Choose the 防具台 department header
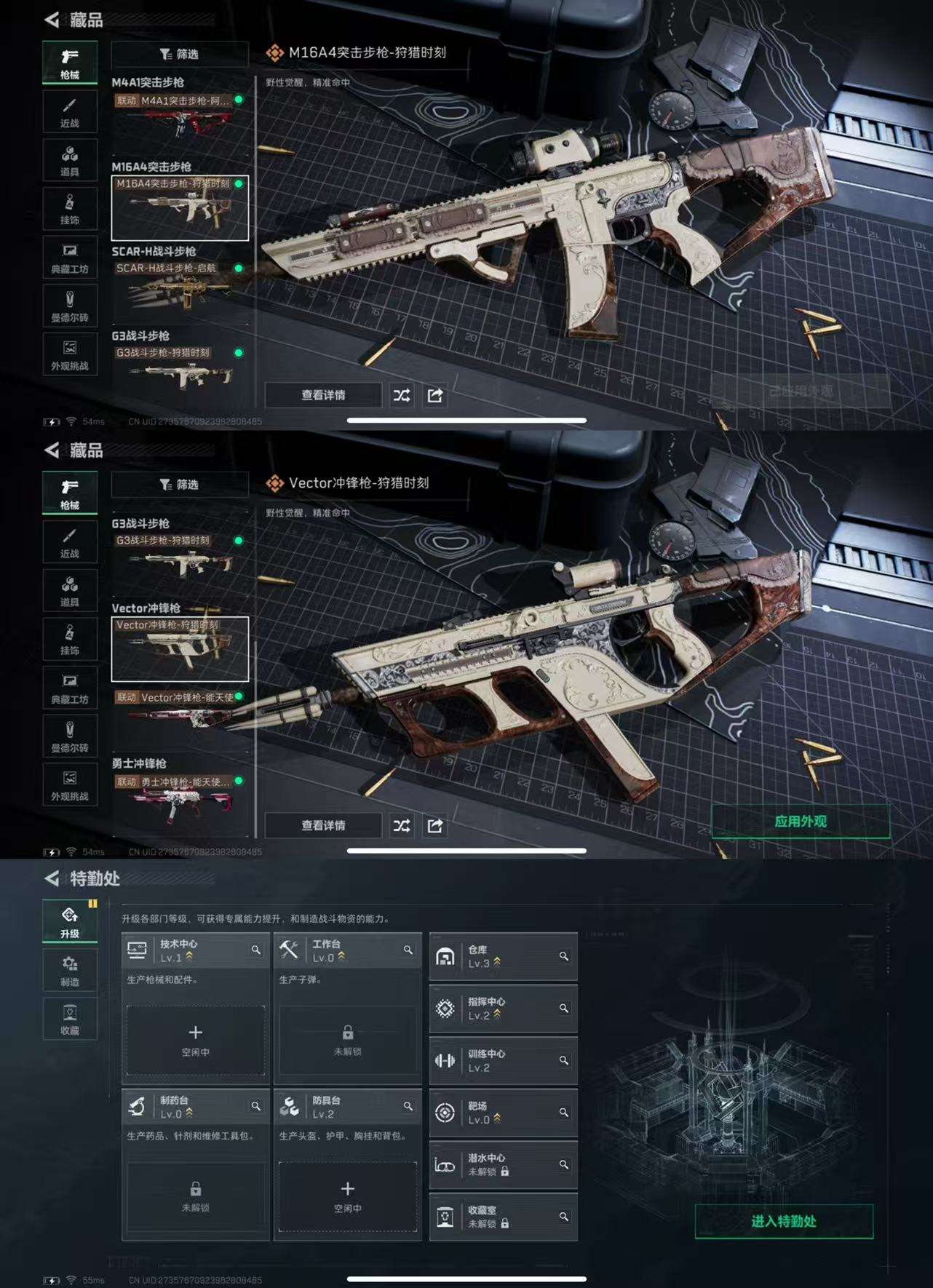Image resolution: width=933 pixels, height=1288 pixels. click(347, 1107)
